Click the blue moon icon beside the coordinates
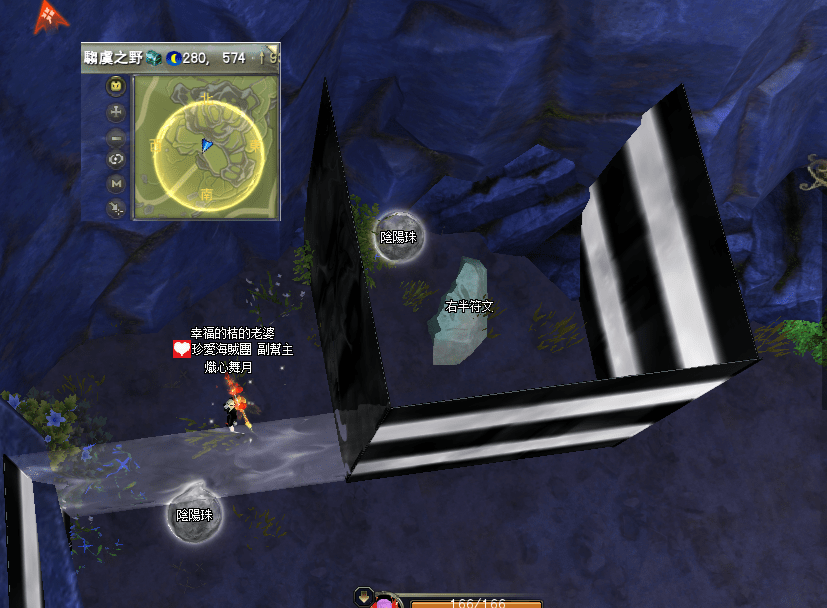827x608 pixels. [172, 58]
